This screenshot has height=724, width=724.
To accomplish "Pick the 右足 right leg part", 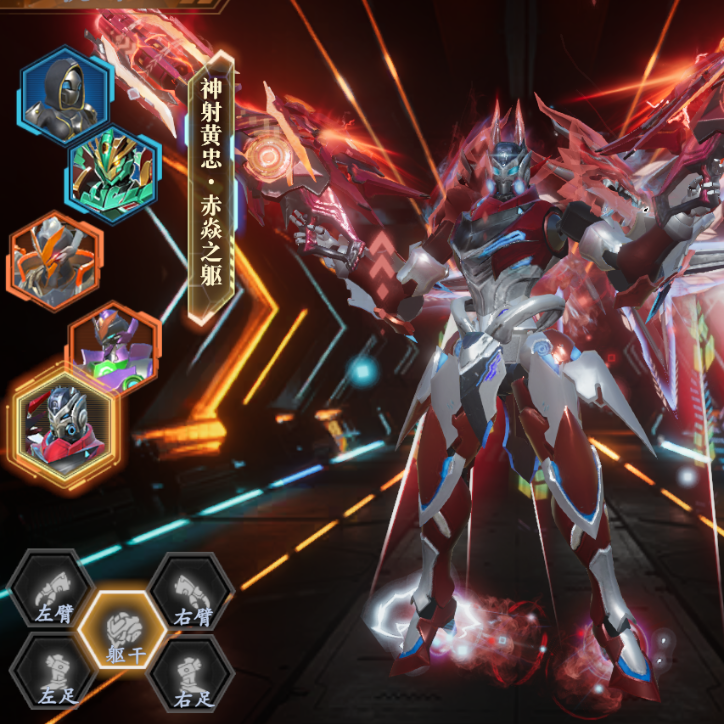I will 190,676.
